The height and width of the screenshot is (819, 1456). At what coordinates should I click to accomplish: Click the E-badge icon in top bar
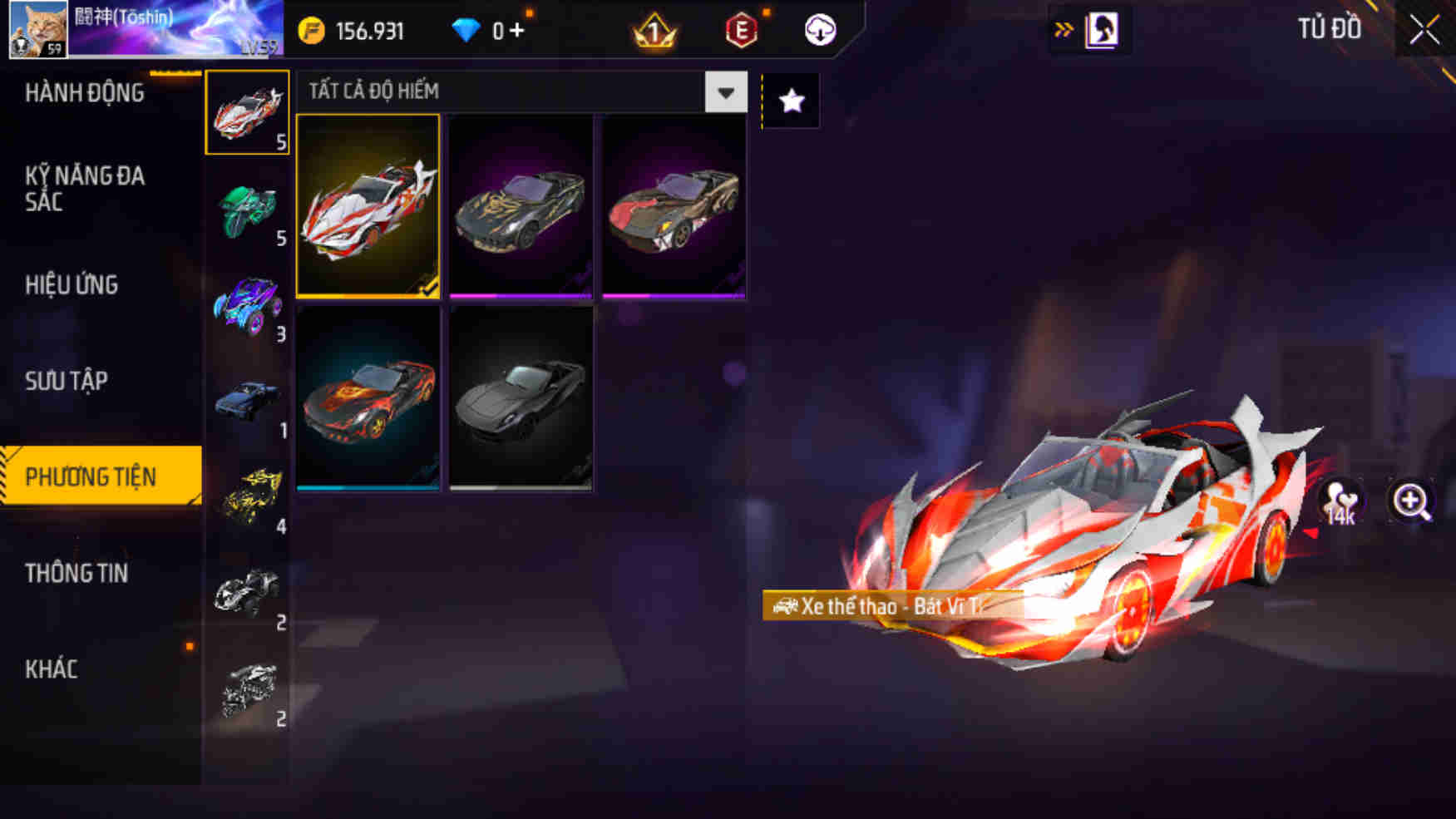pos(740,32)
